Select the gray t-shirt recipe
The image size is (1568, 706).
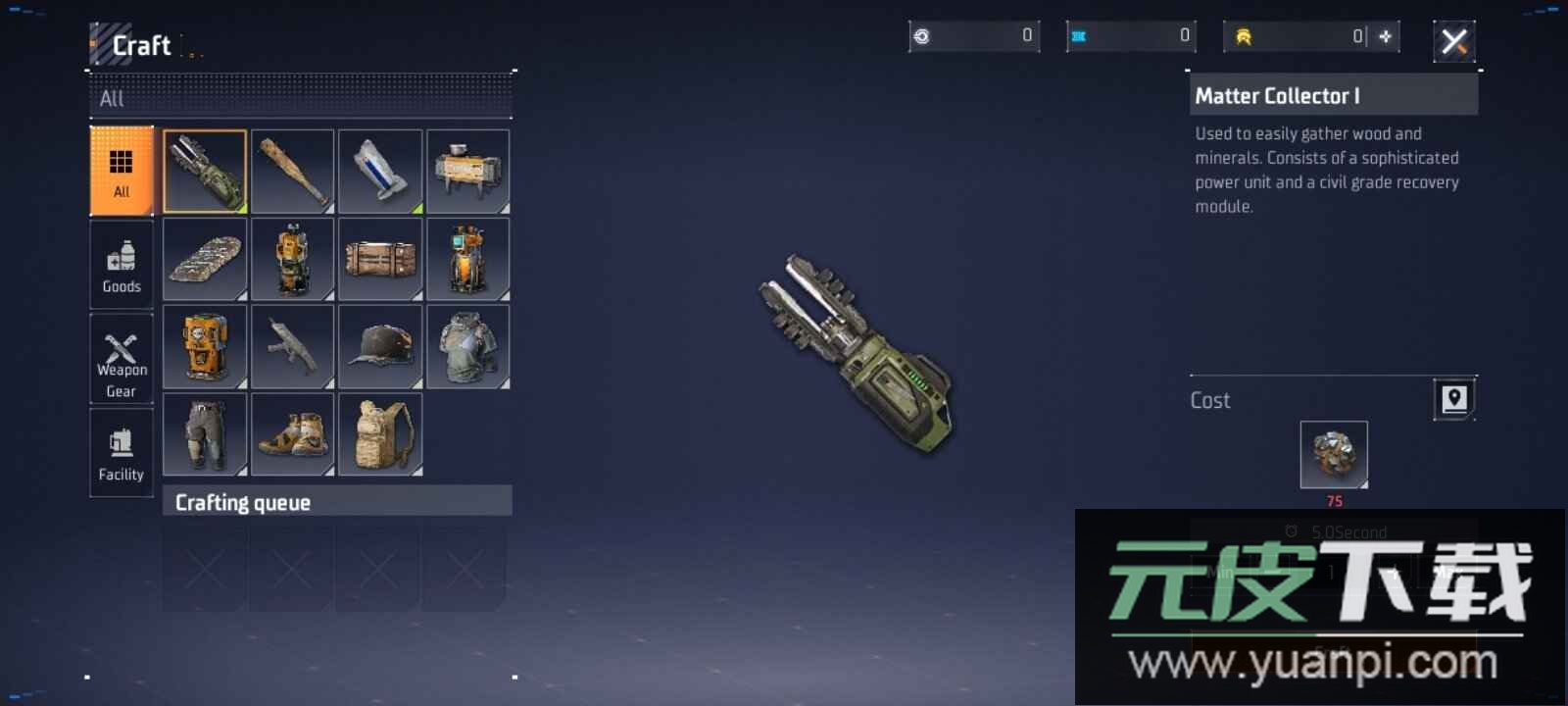(467, 346)
